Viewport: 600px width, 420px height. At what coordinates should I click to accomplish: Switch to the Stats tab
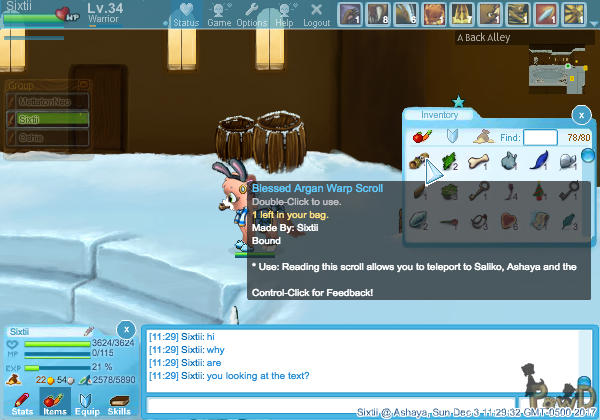pos(22,403)
